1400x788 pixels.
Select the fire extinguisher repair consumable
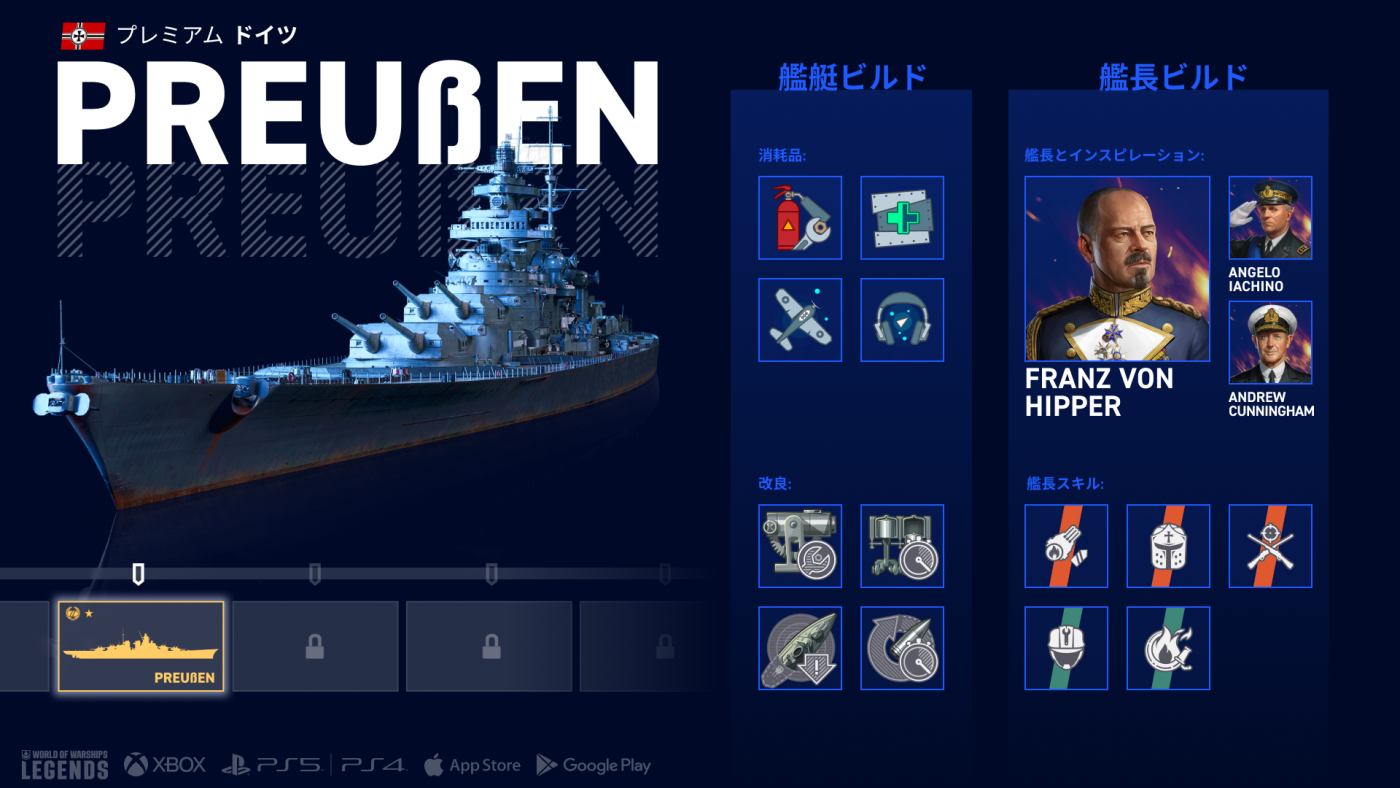(x=800, y=218)
